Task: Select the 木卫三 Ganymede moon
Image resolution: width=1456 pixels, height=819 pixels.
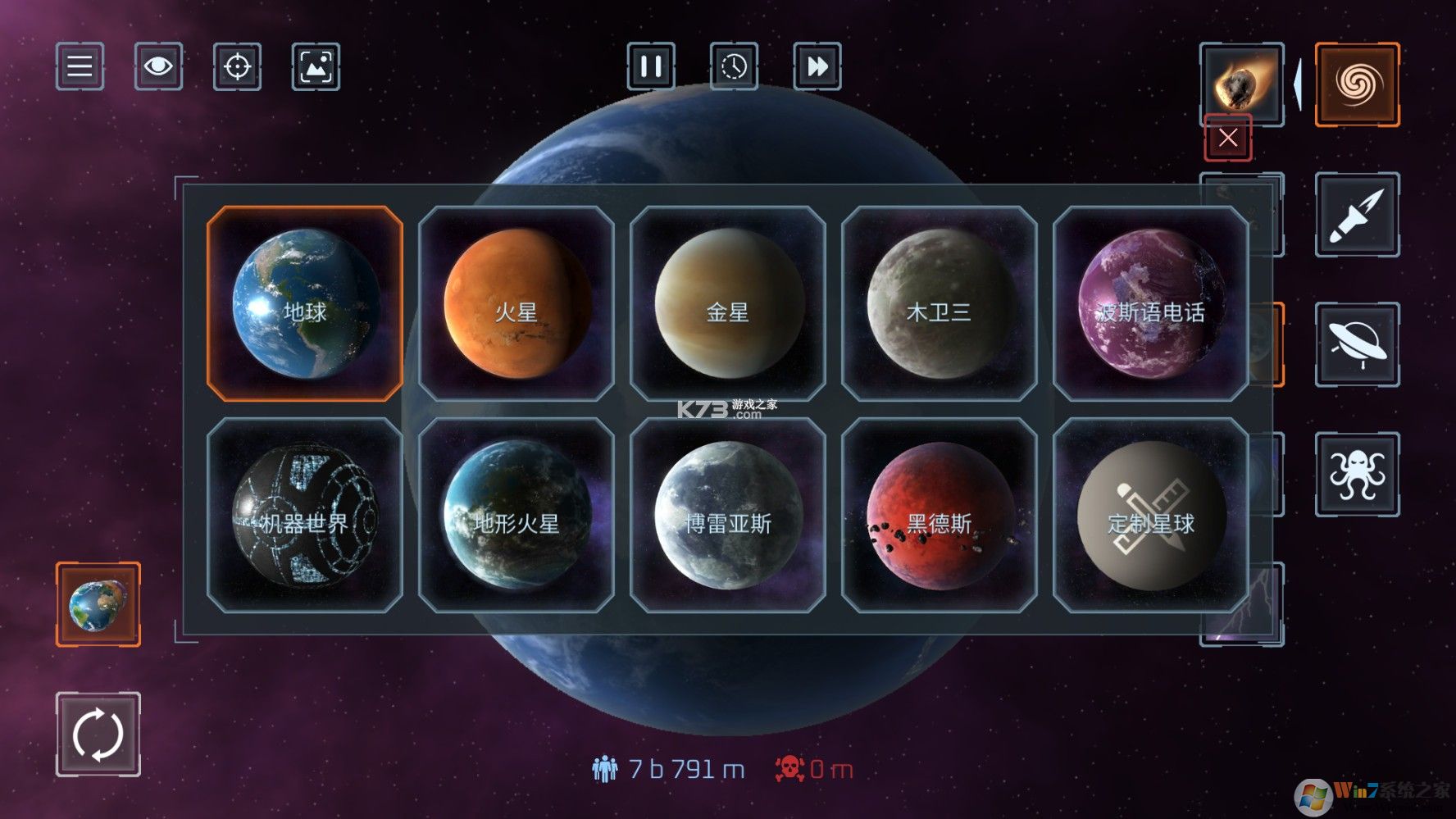Action: tap(937, 312)
